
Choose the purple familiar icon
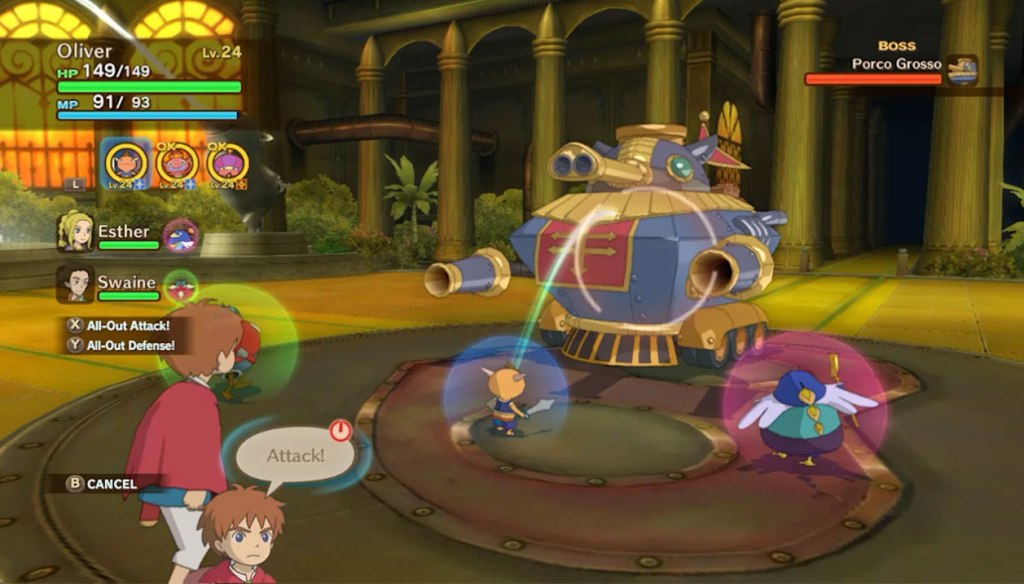tap(227, 162)
